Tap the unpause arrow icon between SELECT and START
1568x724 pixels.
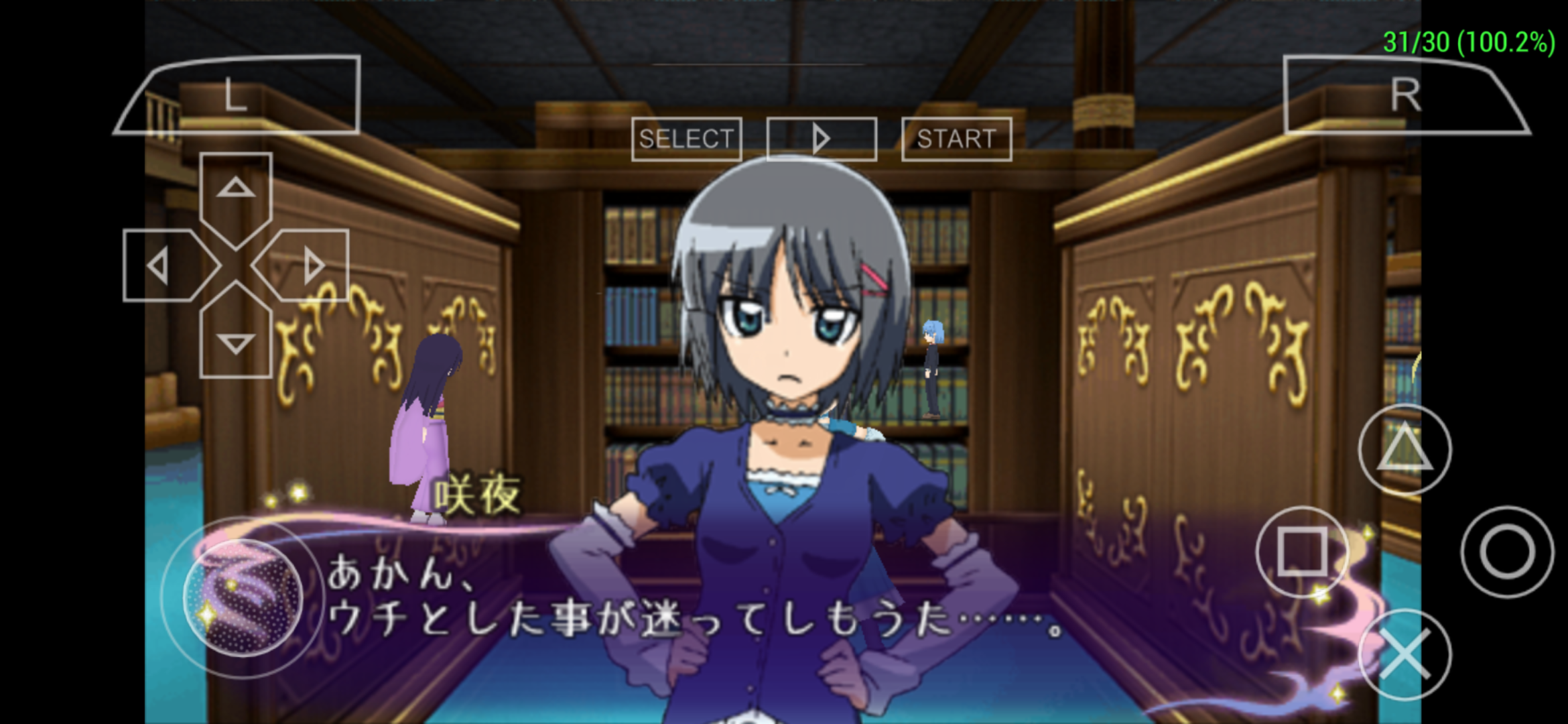coord(821,139)
